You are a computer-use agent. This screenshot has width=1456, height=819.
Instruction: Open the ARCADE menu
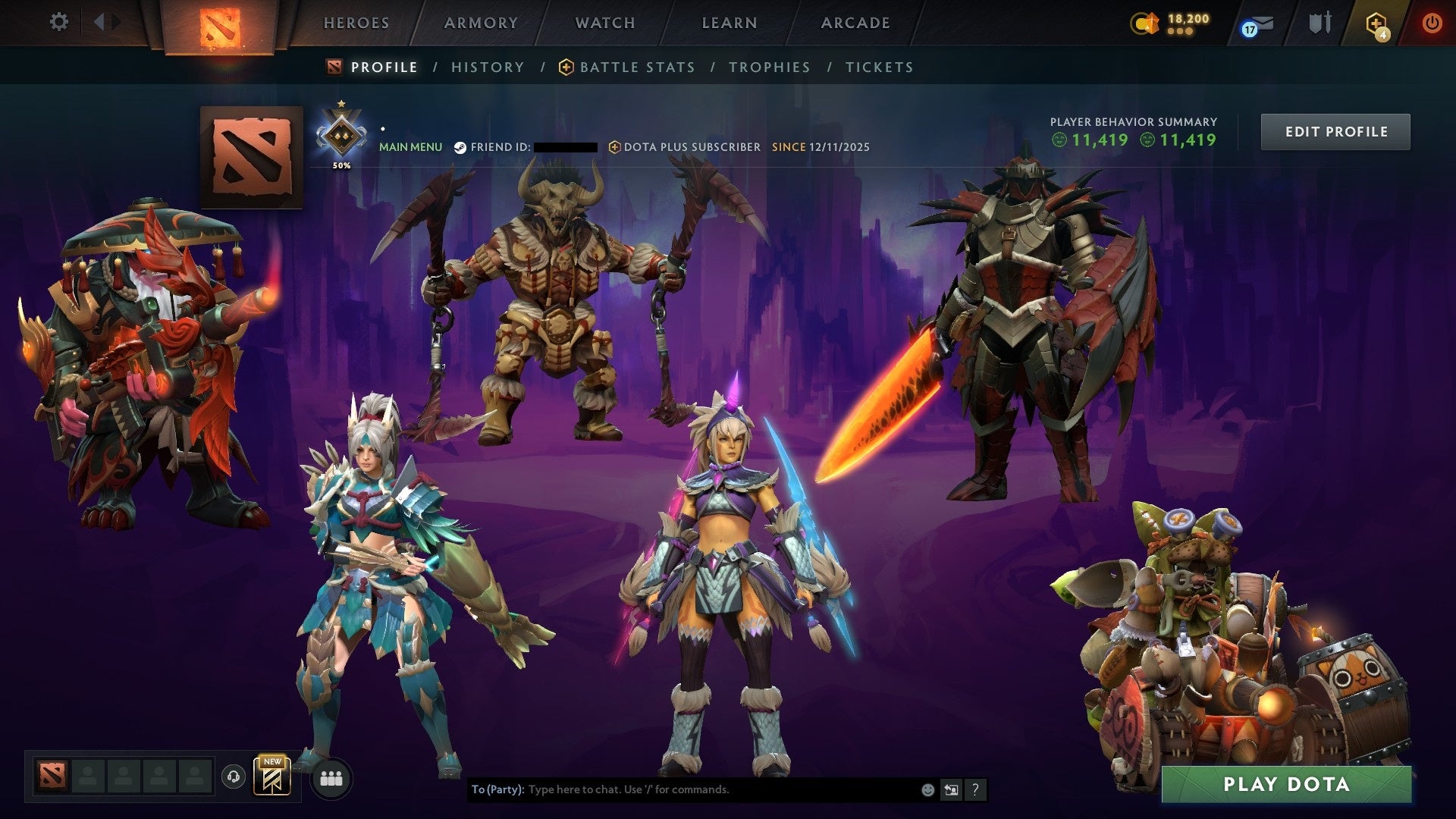coord(855,23)
